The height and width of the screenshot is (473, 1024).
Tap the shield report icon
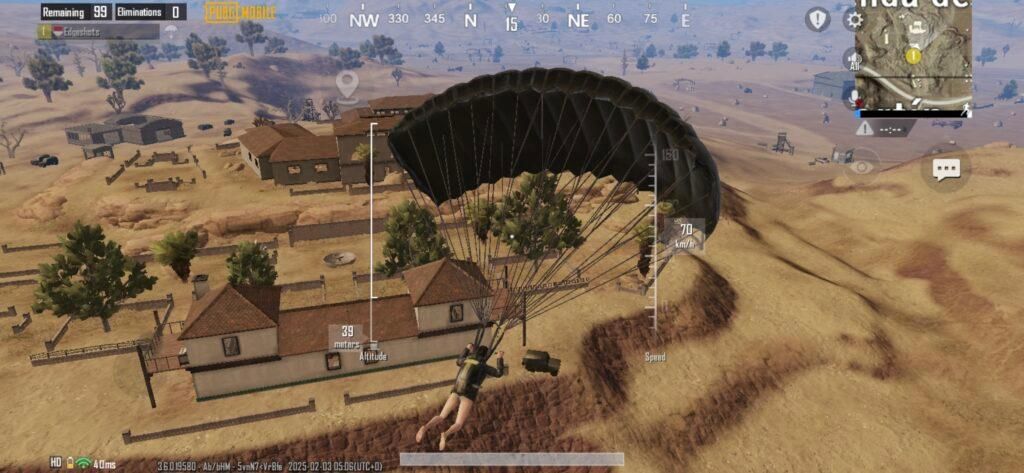coord(818,19)
